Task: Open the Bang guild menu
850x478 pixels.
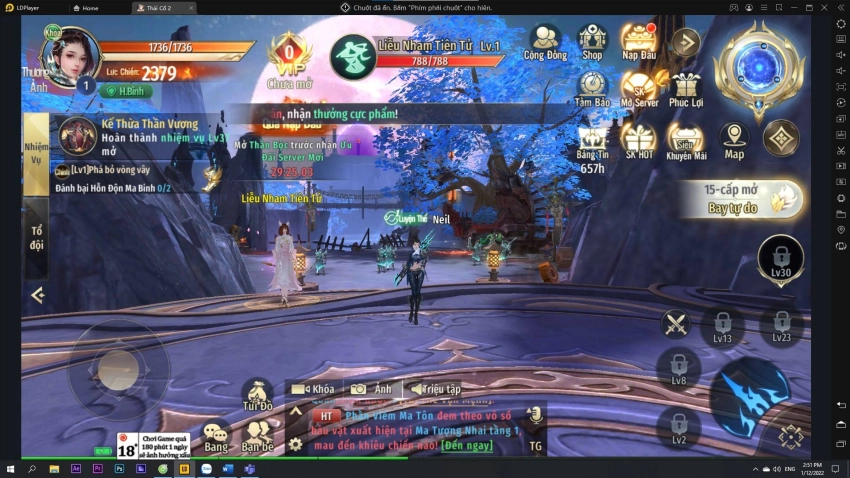Action: (216, 435)
